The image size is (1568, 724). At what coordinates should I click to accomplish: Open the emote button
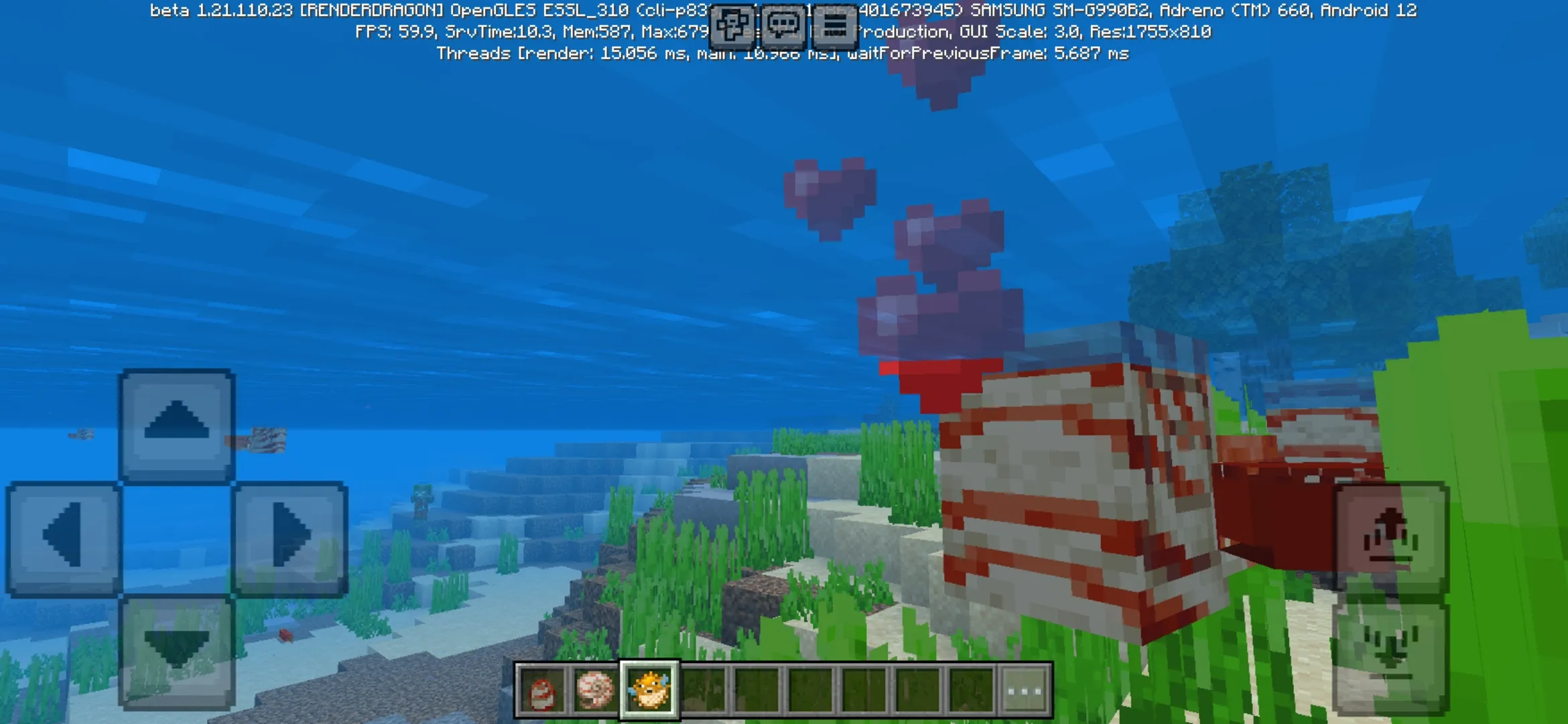click(x=731, y=25)
